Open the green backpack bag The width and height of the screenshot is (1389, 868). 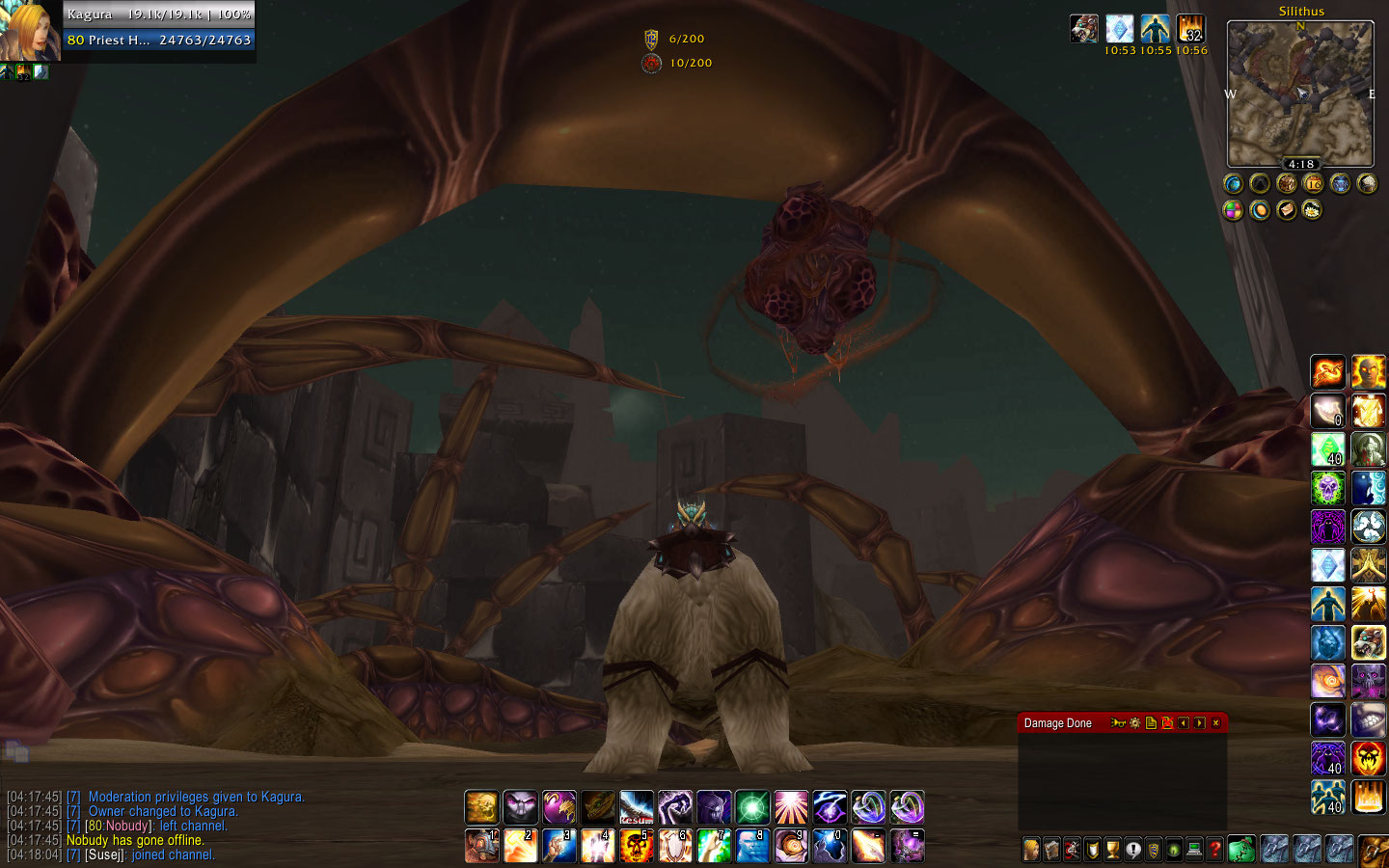pos(1241,850)
